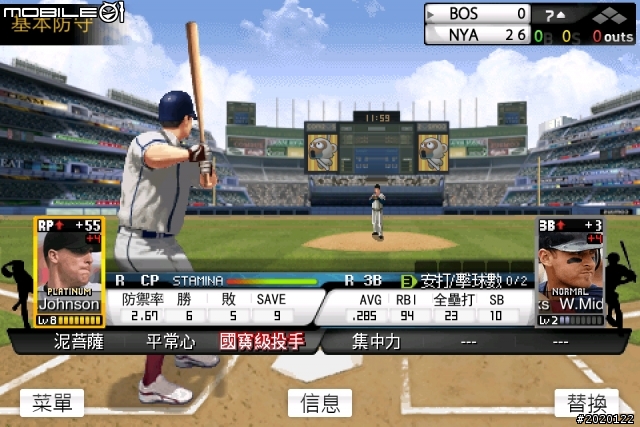Viewport: 640px width, 427px height.
Task: Choose the 泥菩薩 skill
Action: (x=77, y=342)
